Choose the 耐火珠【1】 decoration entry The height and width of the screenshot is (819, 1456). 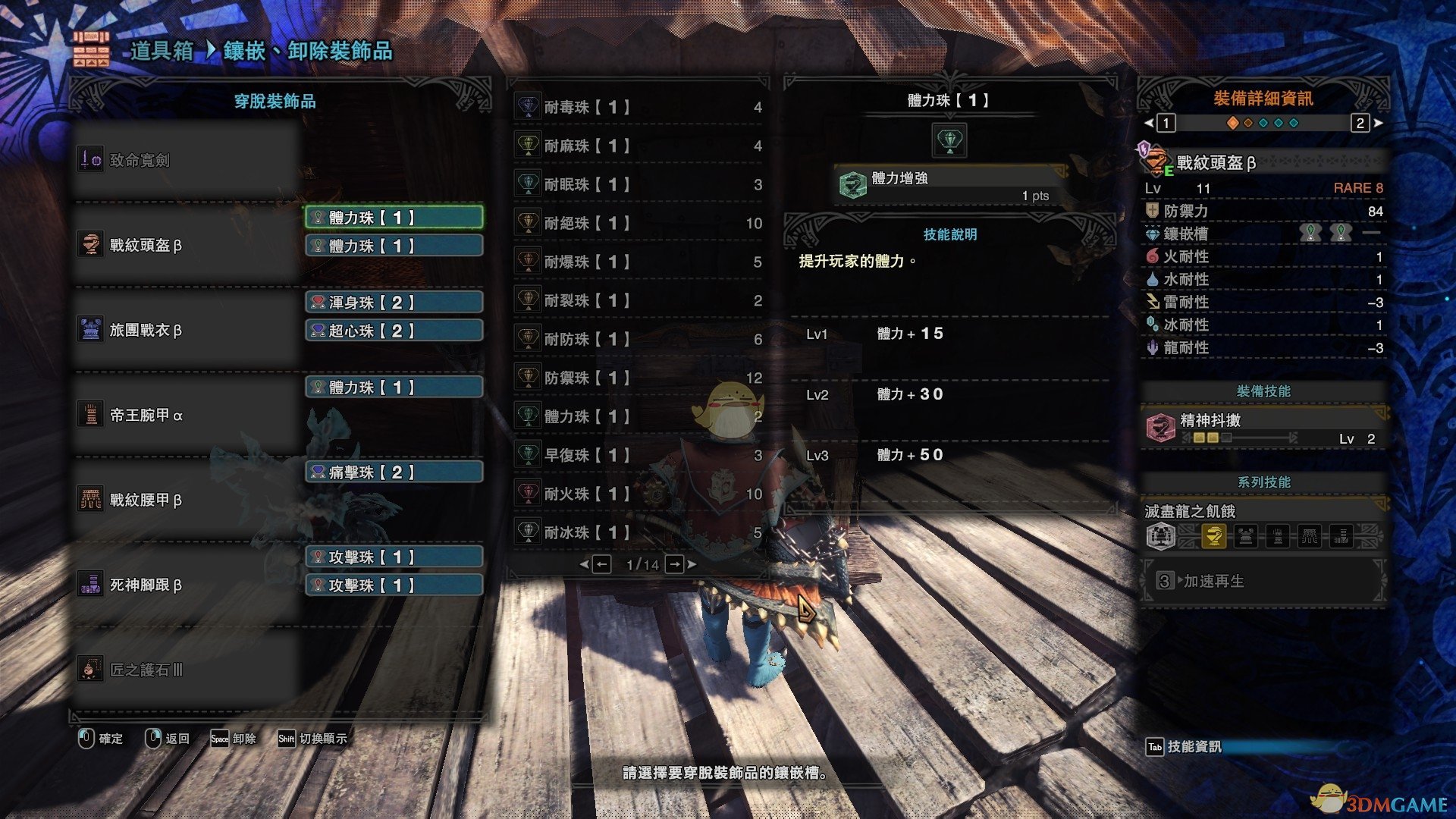point(639,494)
